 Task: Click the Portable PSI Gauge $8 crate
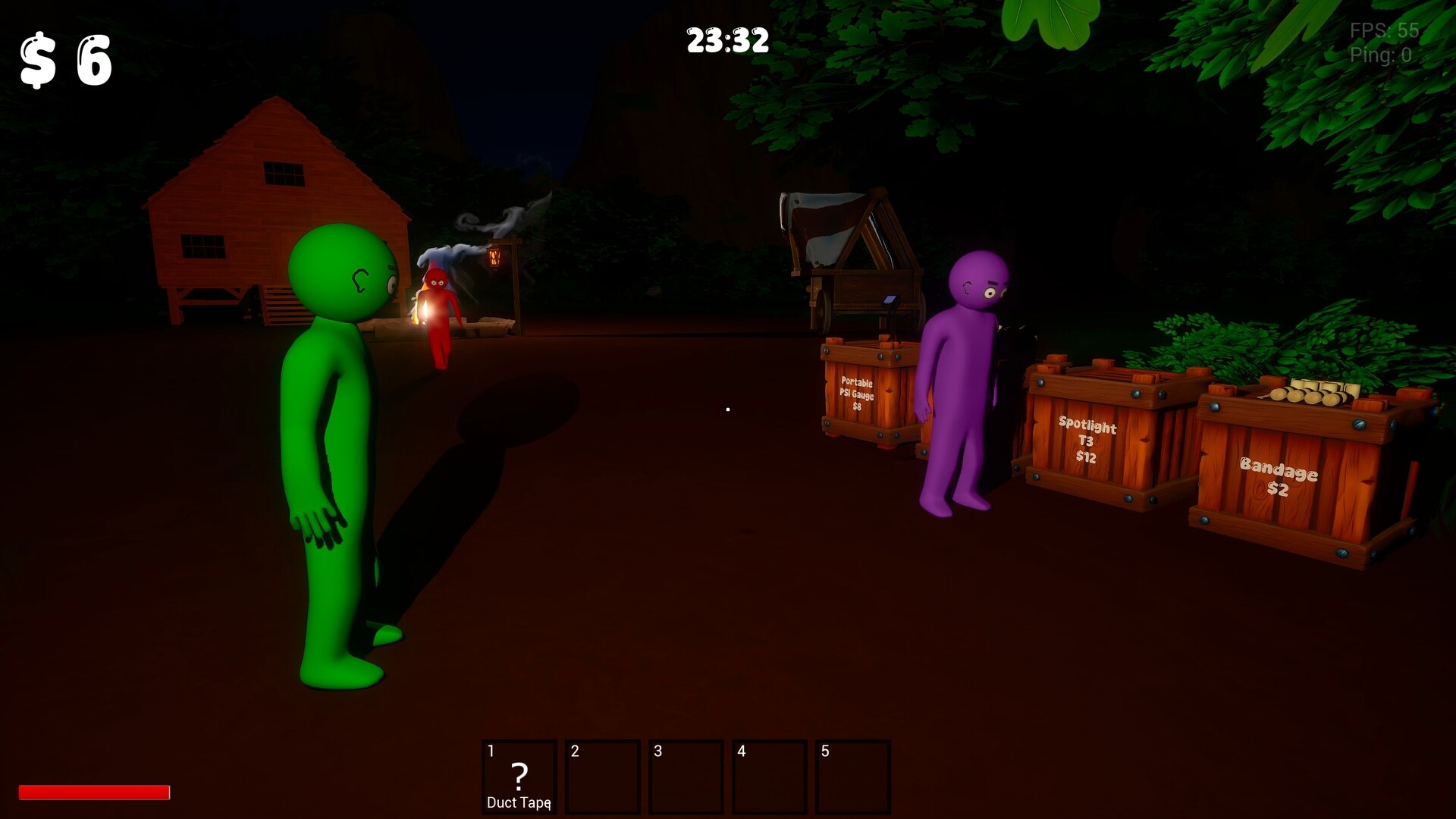click(x=858, y=394)
